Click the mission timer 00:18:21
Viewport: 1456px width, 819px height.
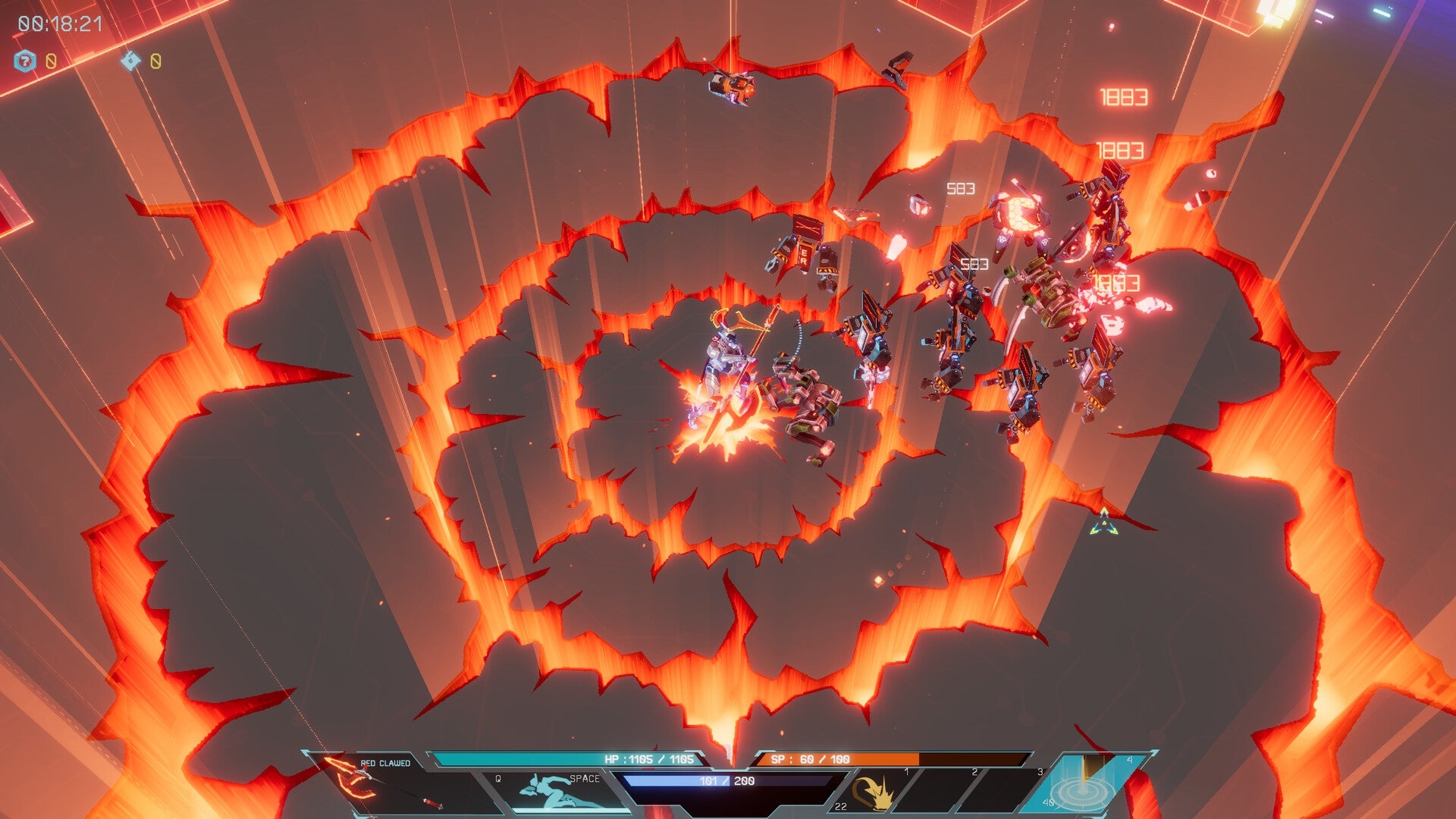click(59, 24)
